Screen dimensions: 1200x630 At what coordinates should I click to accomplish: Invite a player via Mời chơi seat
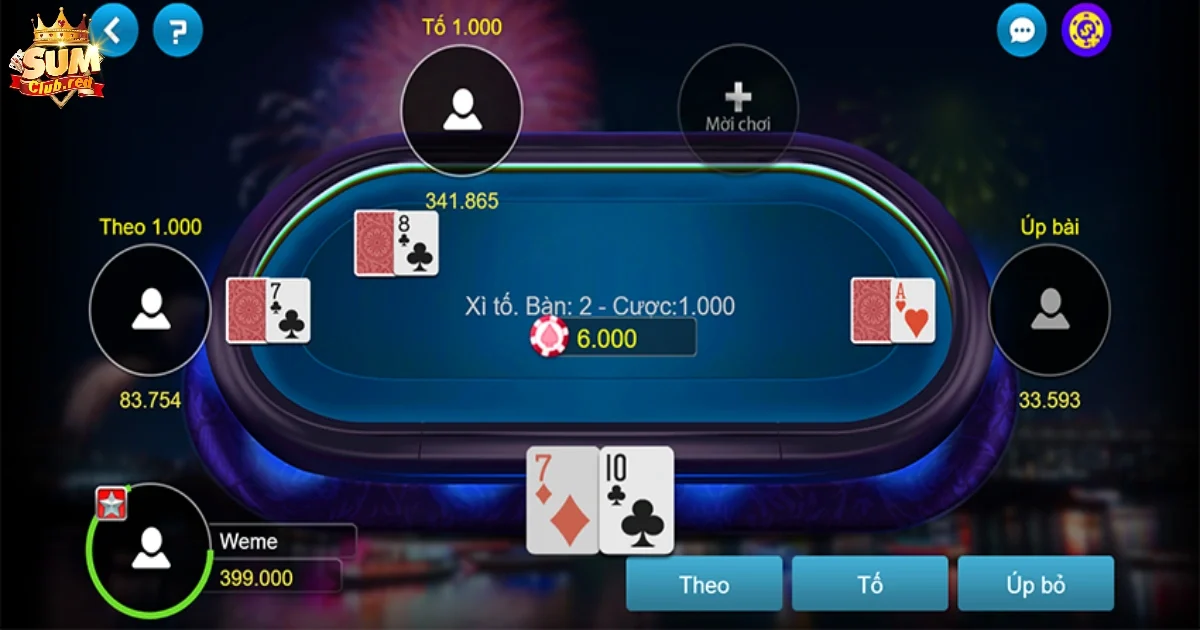click(x=738, y=105)
